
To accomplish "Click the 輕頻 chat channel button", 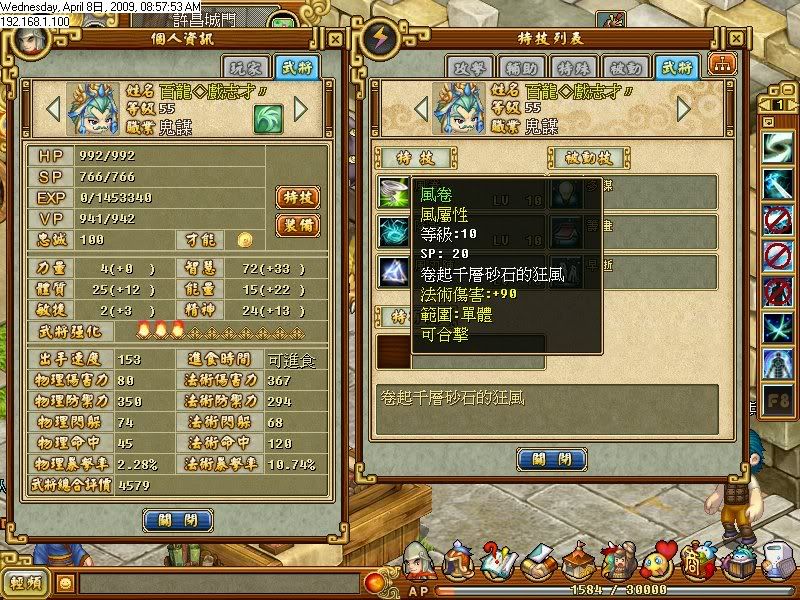I will (x=26, y=583).
